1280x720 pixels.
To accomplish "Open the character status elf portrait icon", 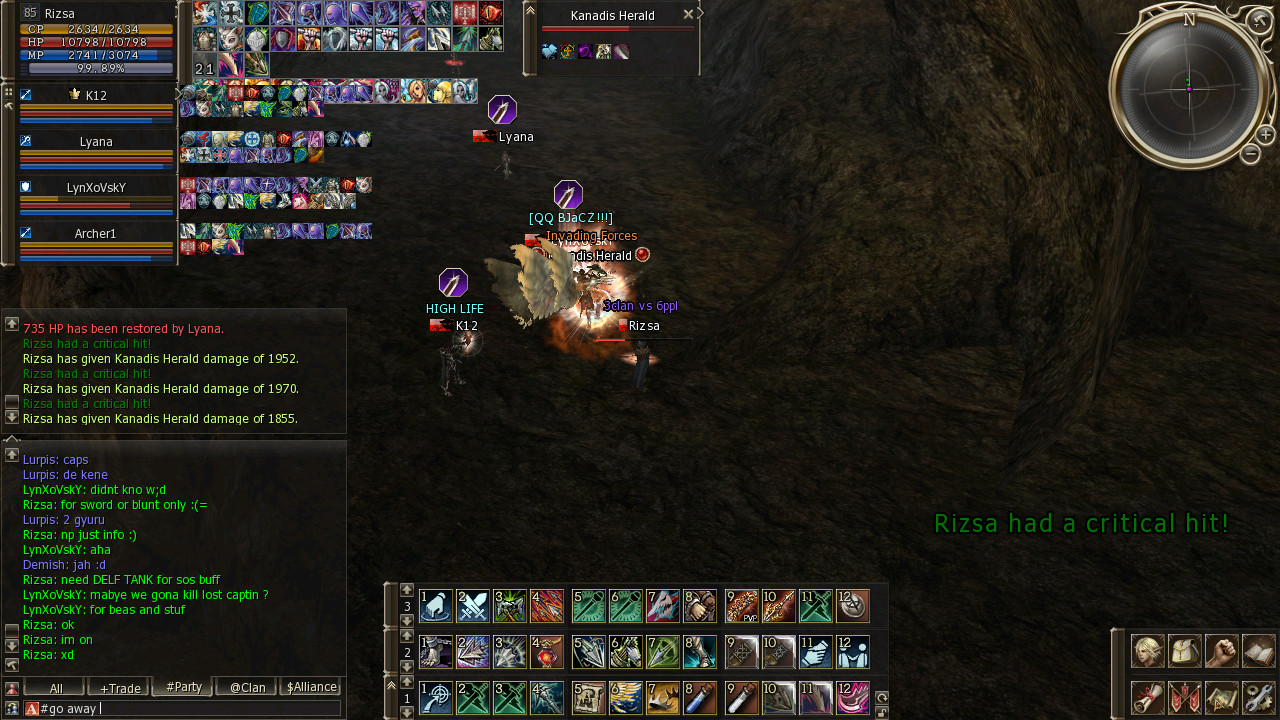I will [1146, 651].
